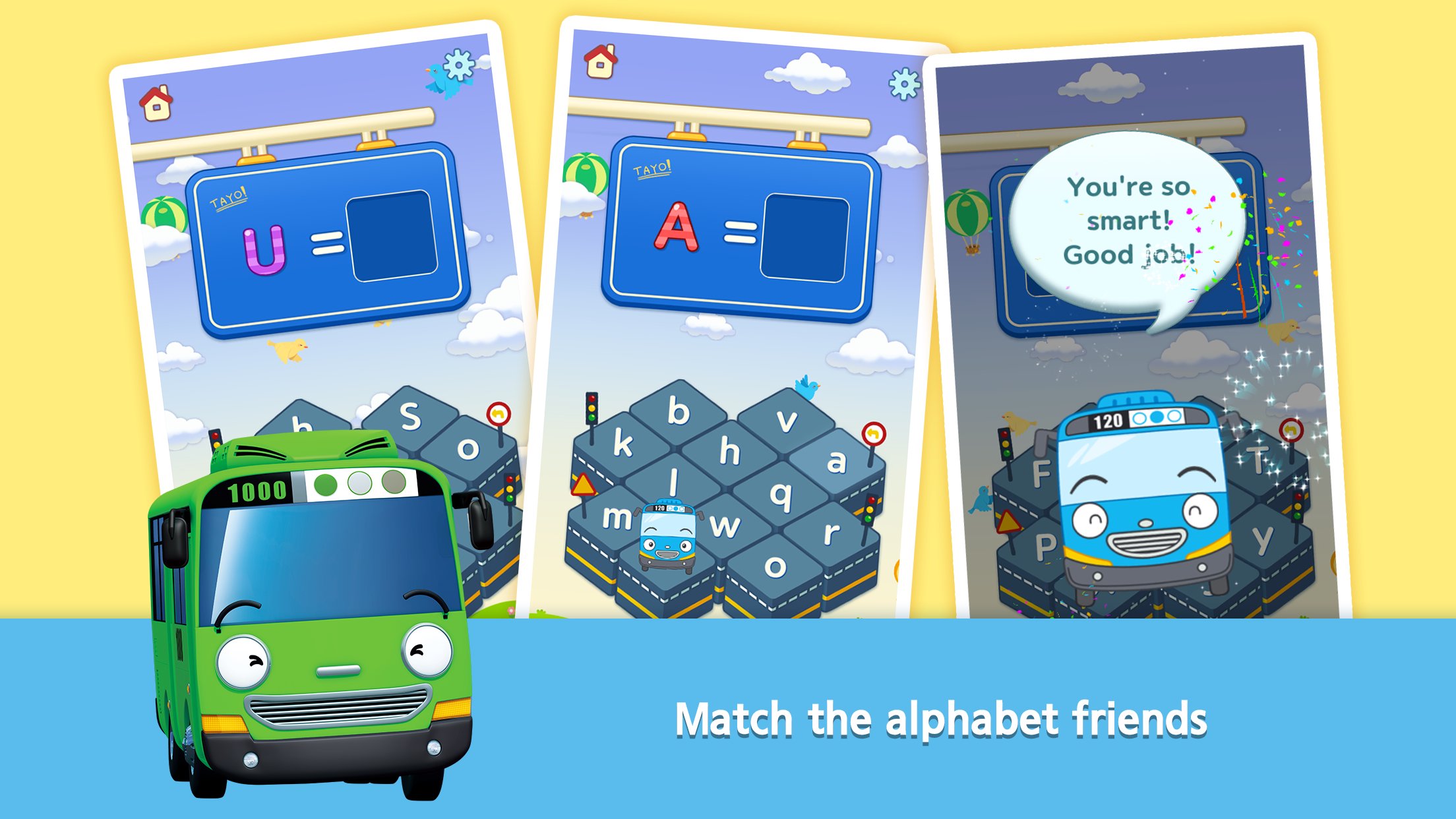Open settings gear on the U puzzle screen
1456x819 pixels.
point(459,65)
